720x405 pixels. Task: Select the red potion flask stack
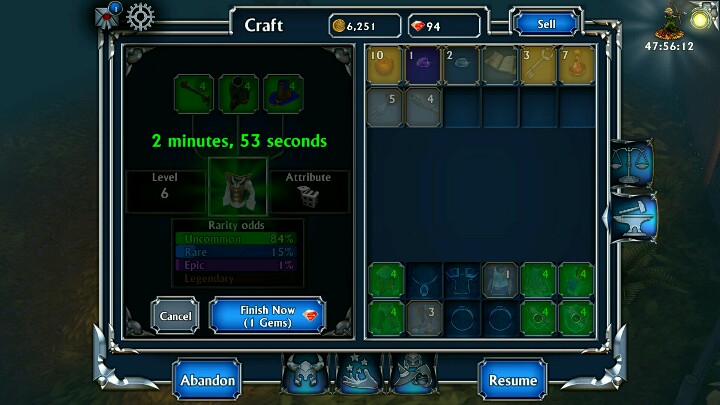[578, 65]
